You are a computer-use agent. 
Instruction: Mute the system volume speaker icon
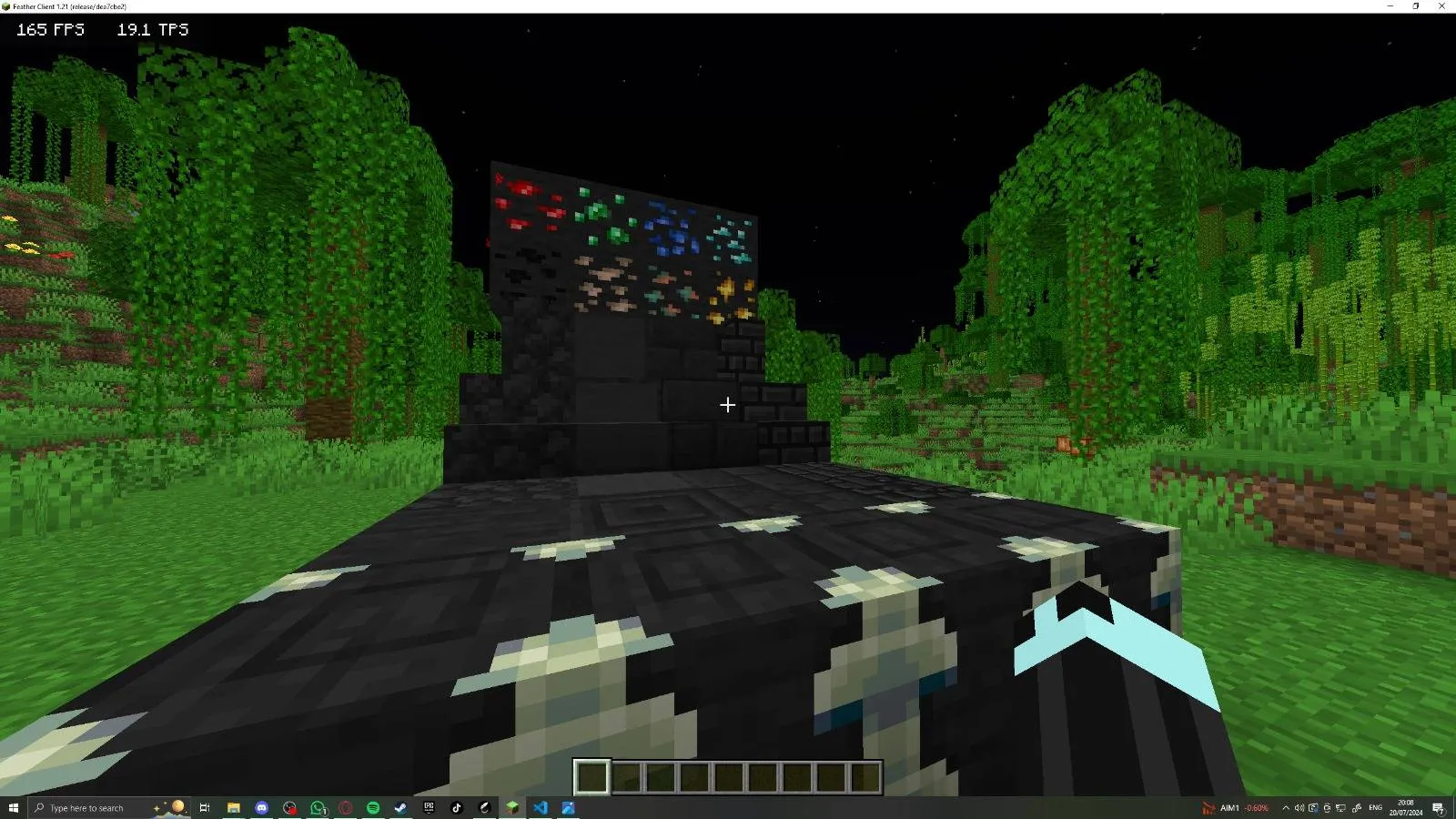coord(1299,807)
